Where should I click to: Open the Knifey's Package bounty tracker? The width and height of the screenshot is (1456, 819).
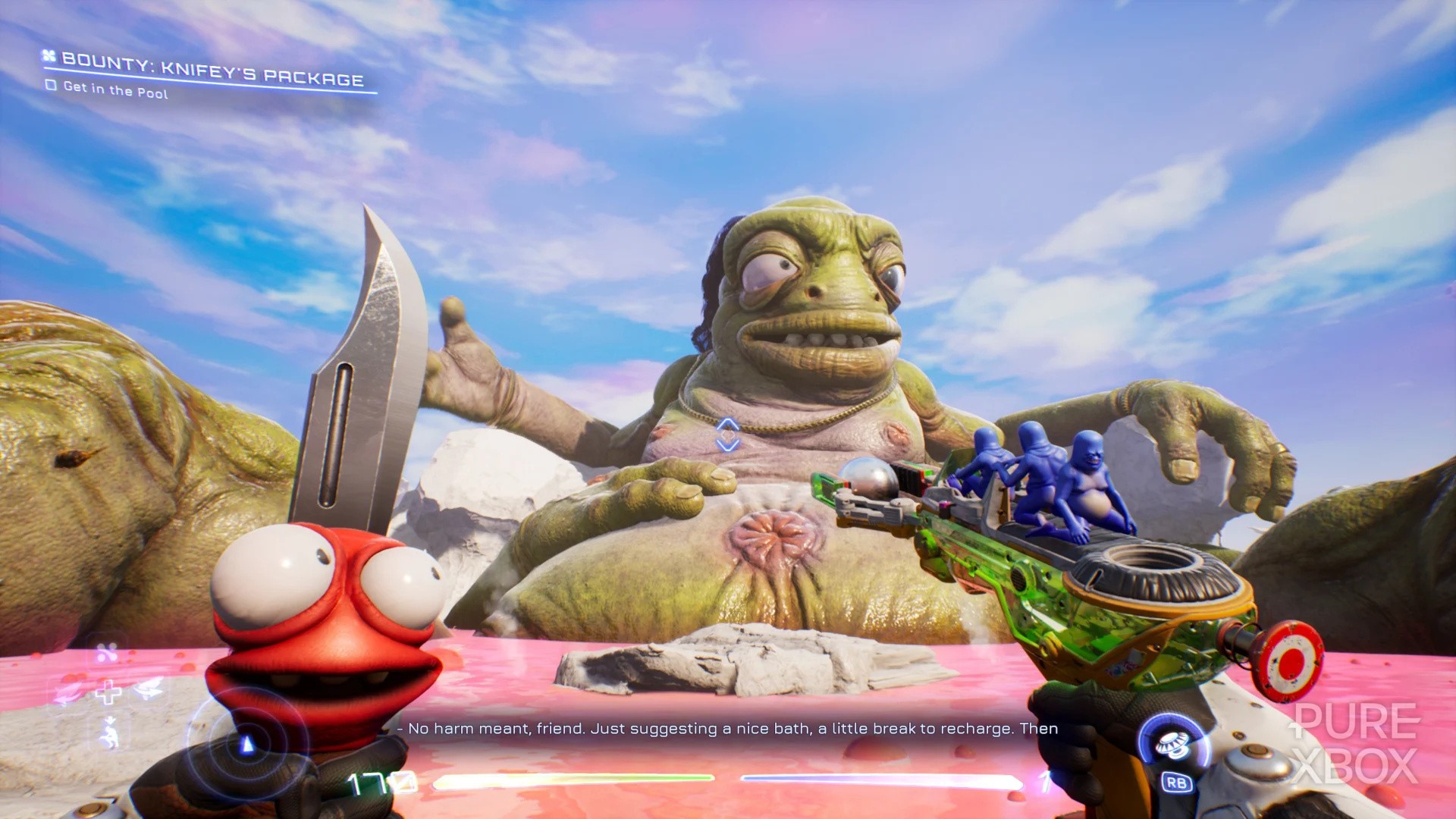click(x=212, y=69)
